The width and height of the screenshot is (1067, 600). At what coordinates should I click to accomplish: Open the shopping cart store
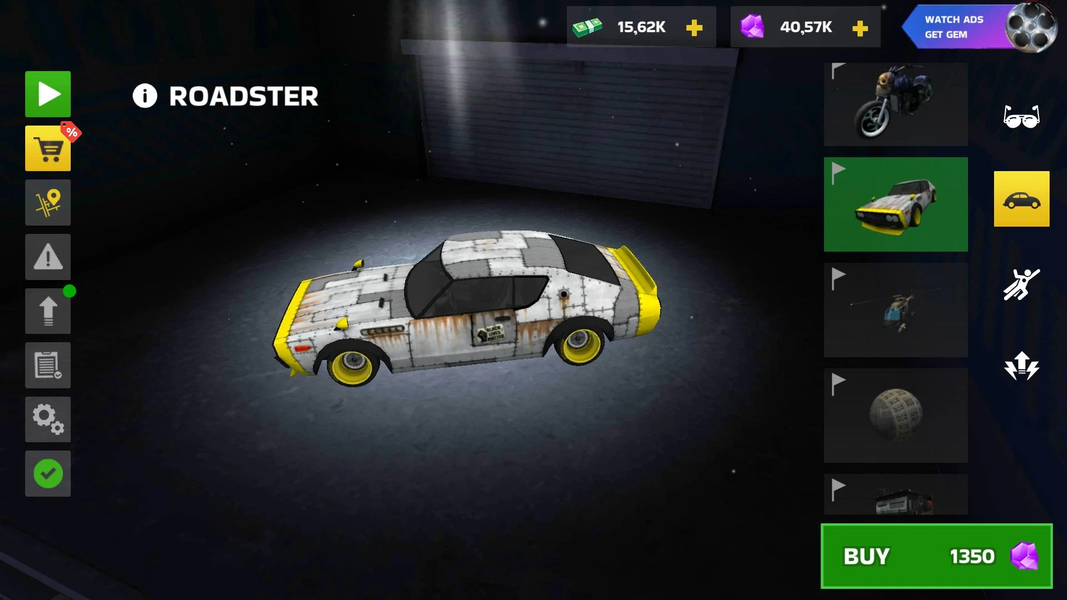(48, 149)
